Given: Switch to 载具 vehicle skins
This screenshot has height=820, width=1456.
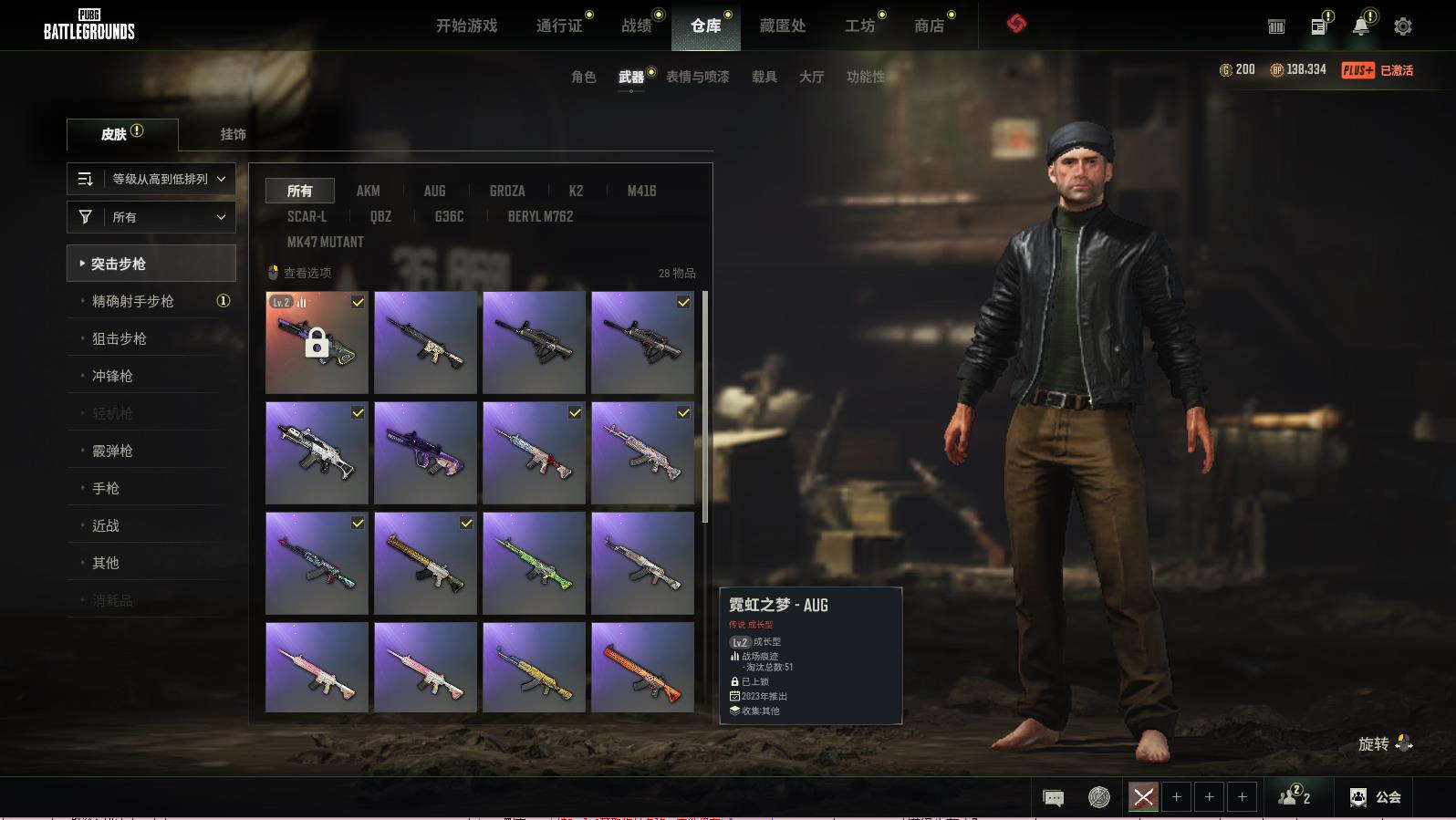Looking at the screenshot, I should click(x=764, y=77).
